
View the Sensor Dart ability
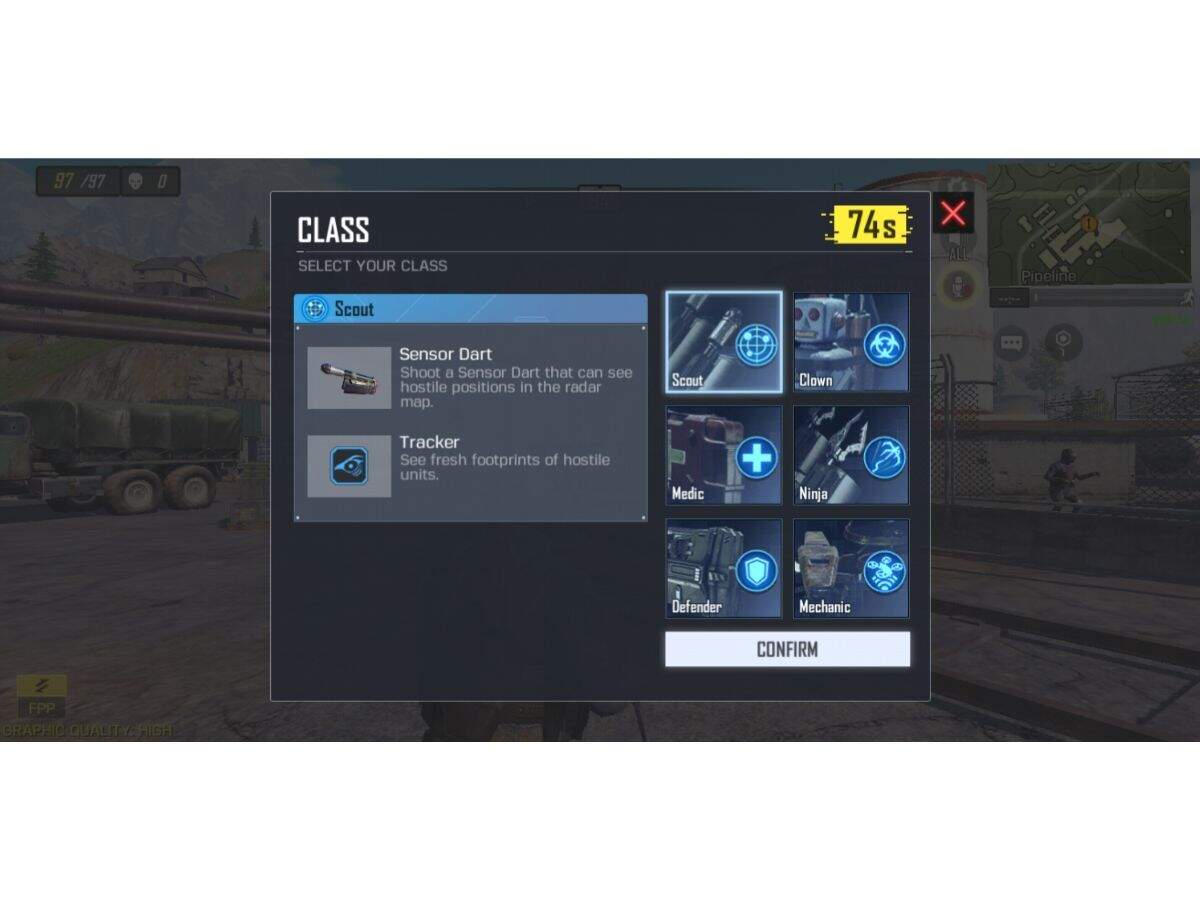349,377
